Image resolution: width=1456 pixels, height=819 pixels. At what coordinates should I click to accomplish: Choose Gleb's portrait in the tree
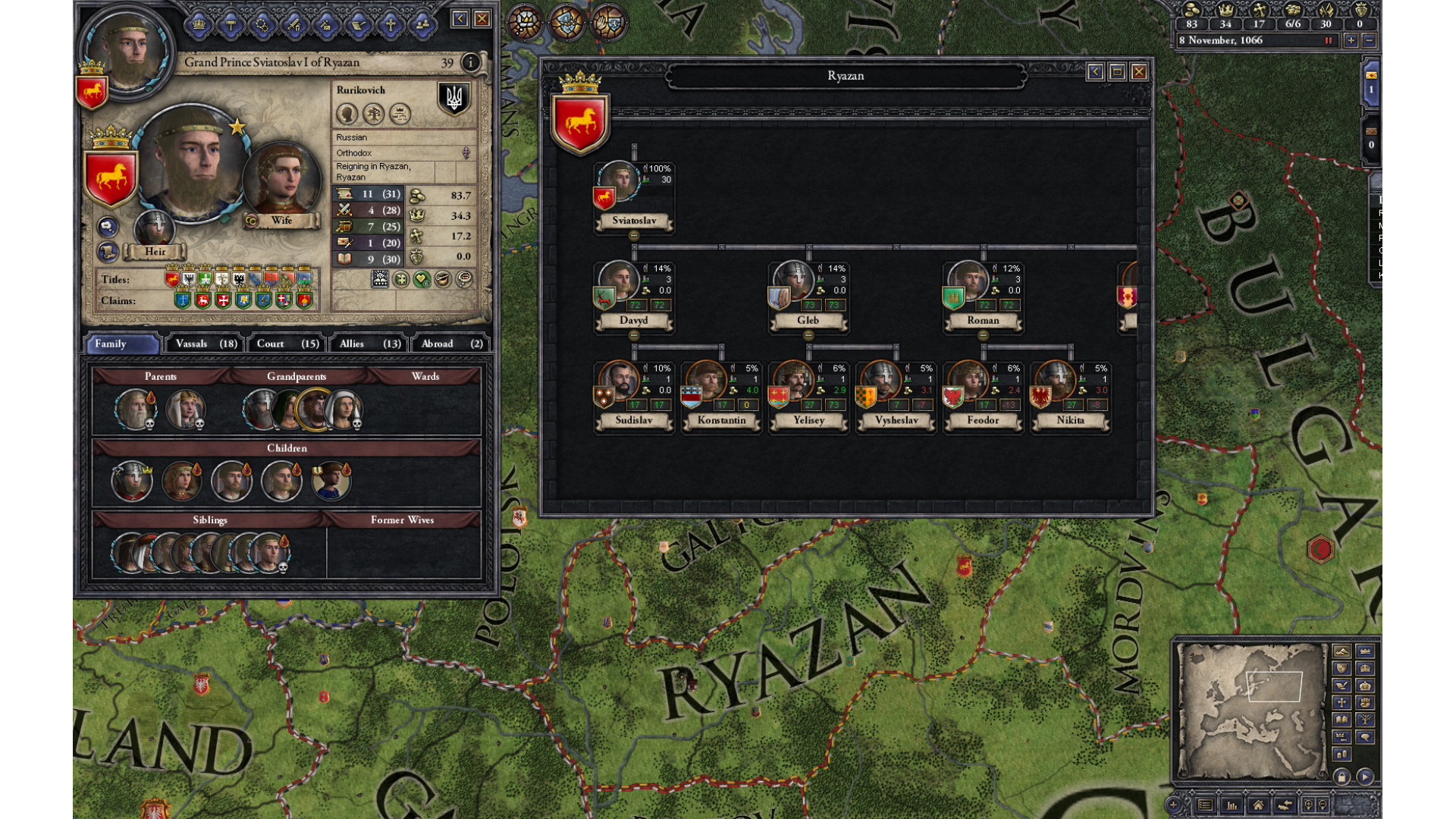[x=793, y=282]
